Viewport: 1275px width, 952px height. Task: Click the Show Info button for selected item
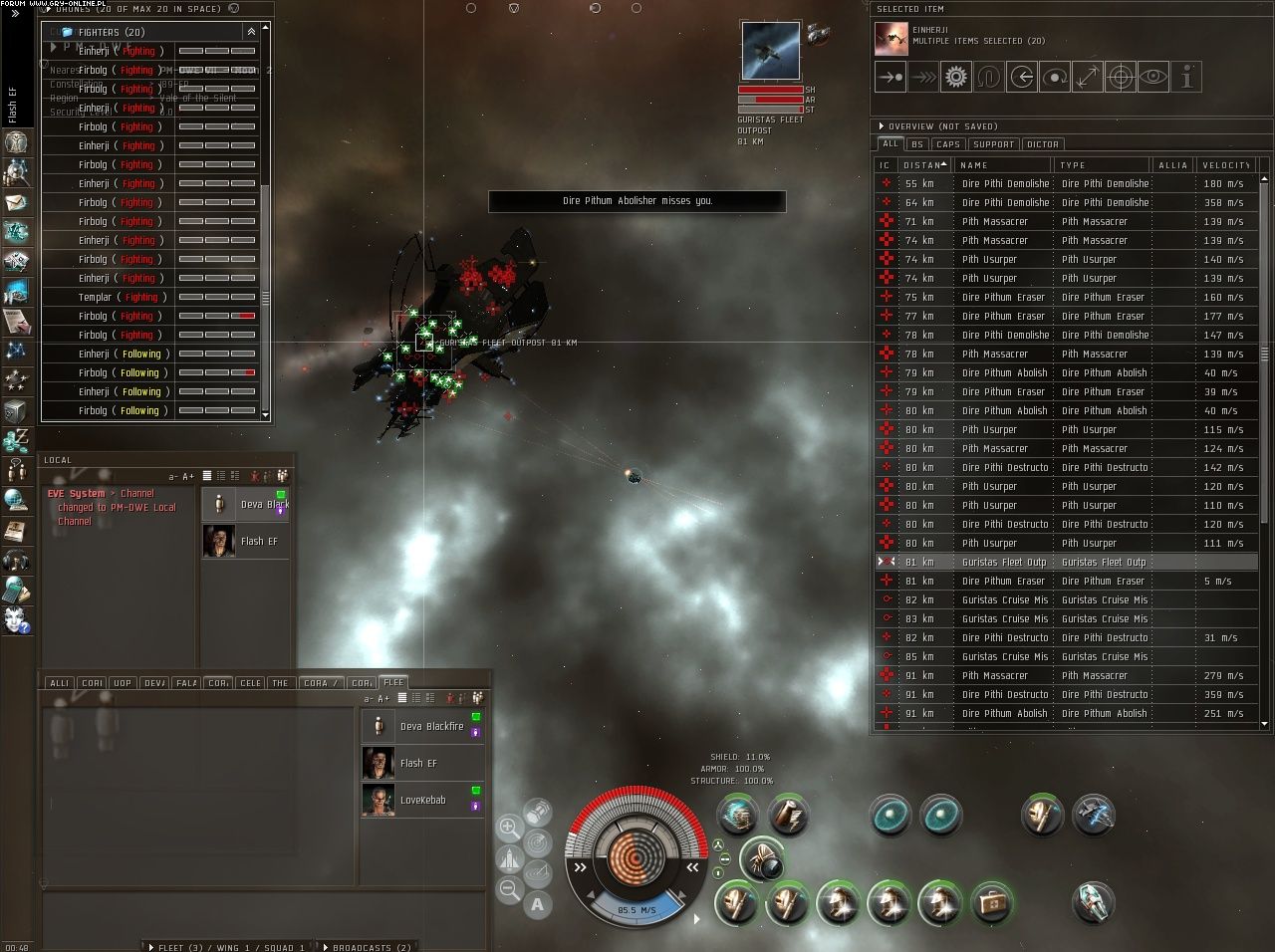click(1186, 77)
